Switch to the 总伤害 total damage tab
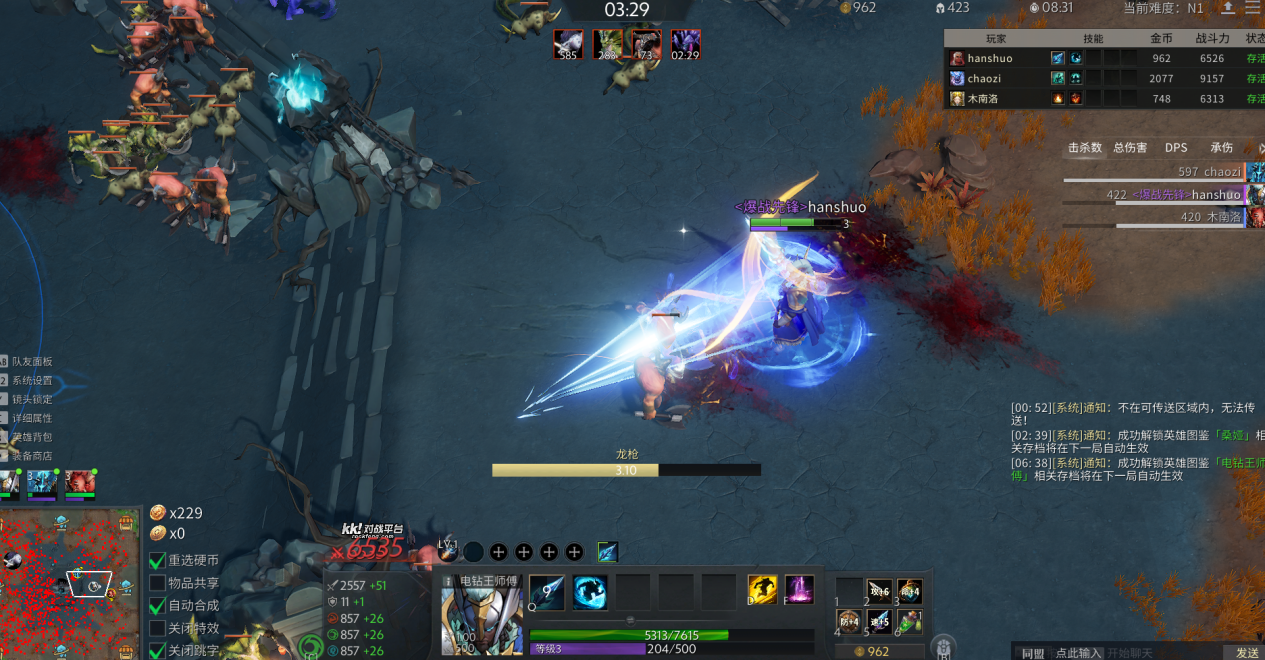The width and height of the screenshot is (1265, 660). tap(1130, 148)
